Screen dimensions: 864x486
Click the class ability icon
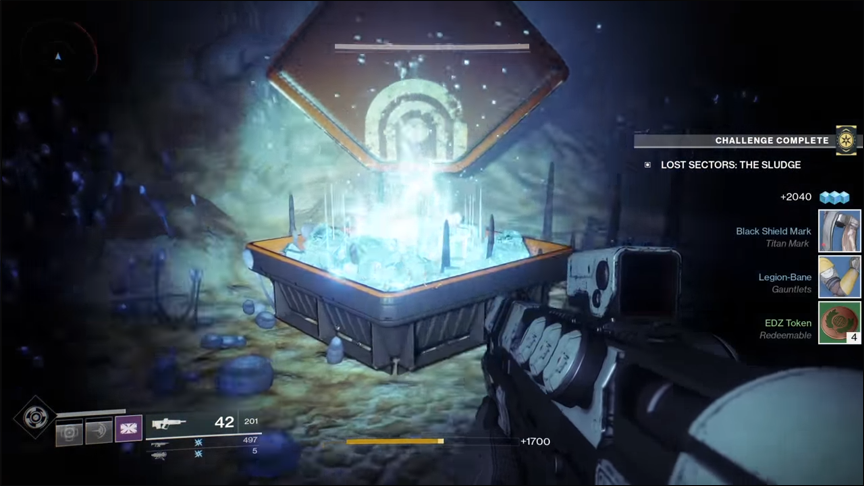[x=98, y=432]
